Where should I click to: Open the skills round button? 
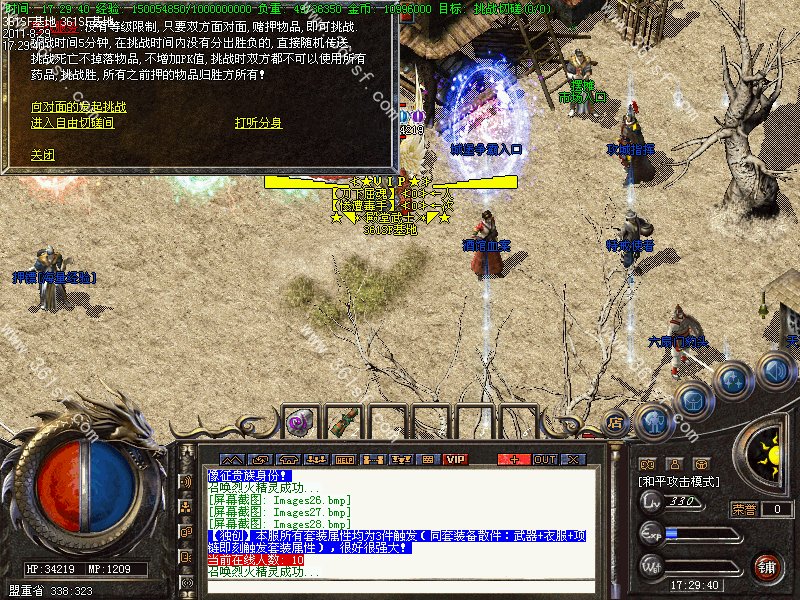click(x=734, y=381)
